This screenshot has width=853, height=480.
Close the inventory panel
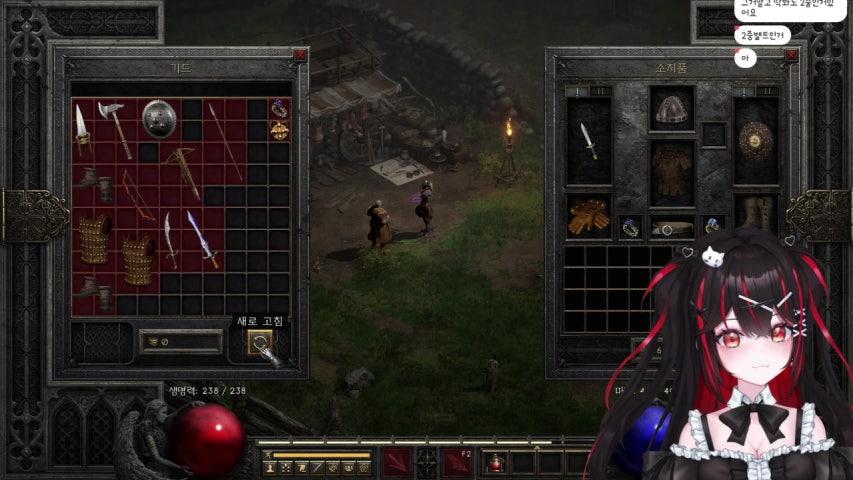click(x=791, y=56)
